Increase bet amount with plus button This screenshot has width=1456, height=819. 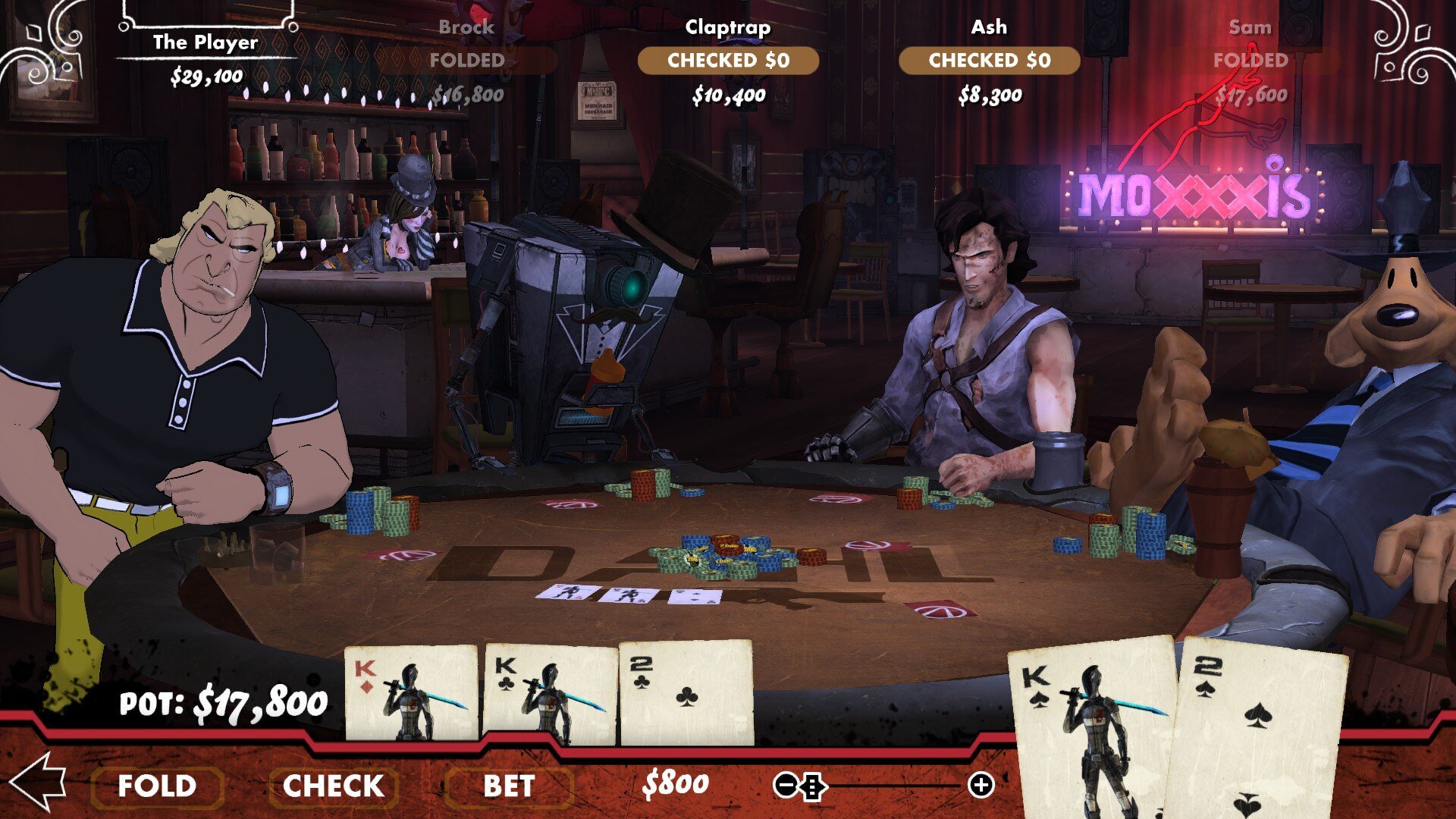pyautogui.click(x=981, y=786)
